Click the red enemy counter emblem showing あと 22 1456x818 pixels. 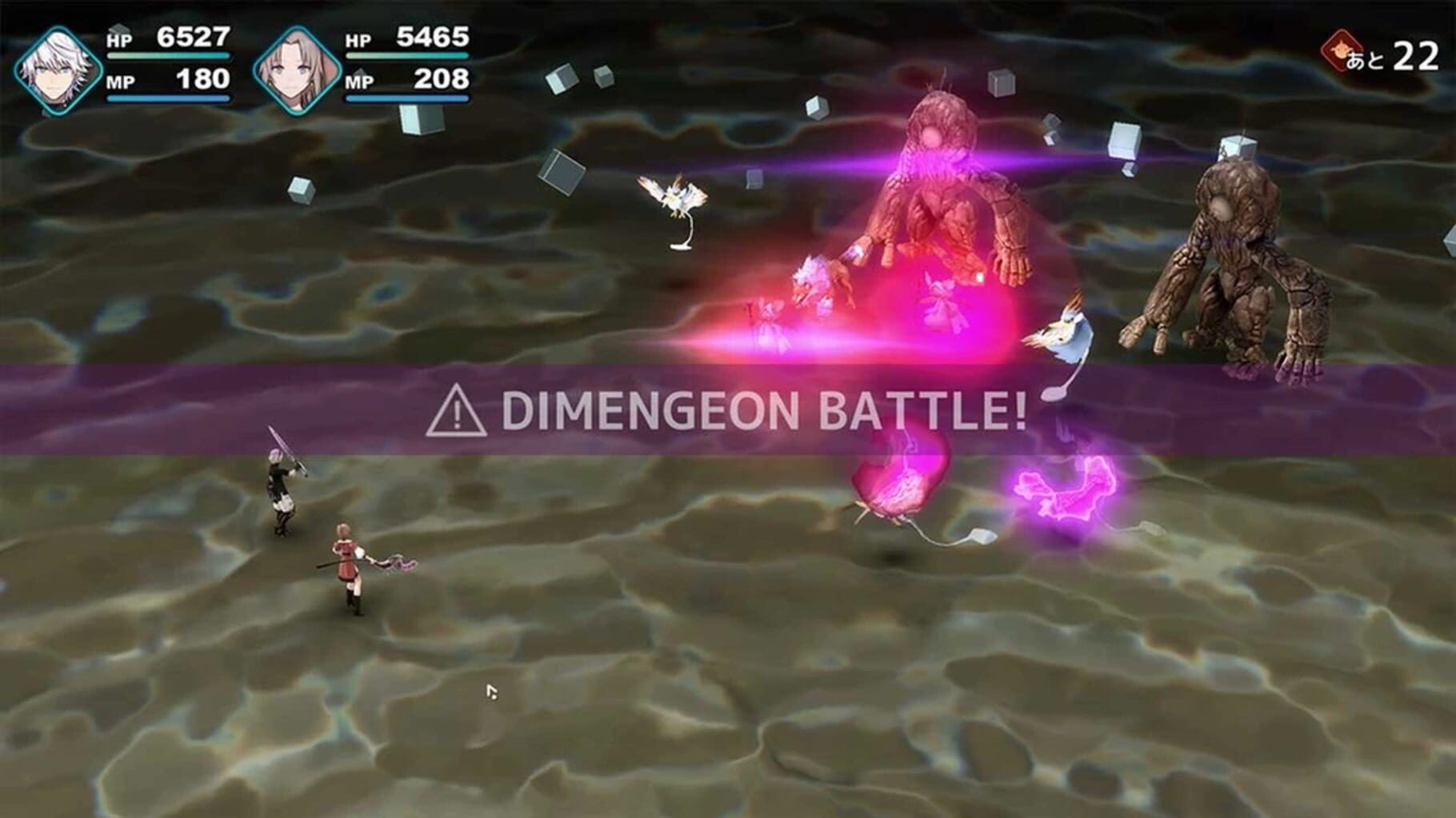tap(1340, 52)
